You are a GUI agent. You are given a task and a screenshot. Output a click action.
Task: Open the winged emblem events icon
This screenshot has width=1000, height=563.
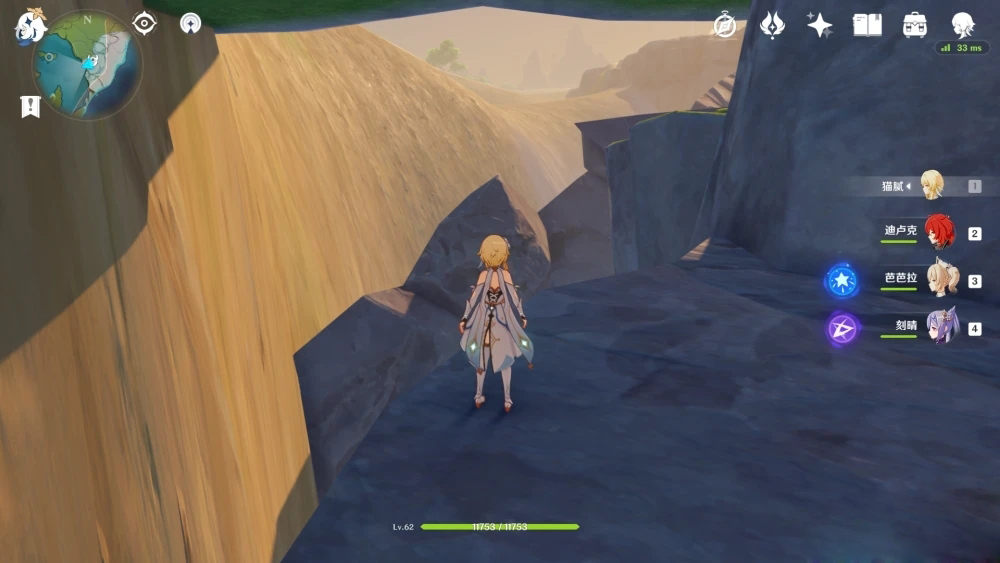point(772,25)
